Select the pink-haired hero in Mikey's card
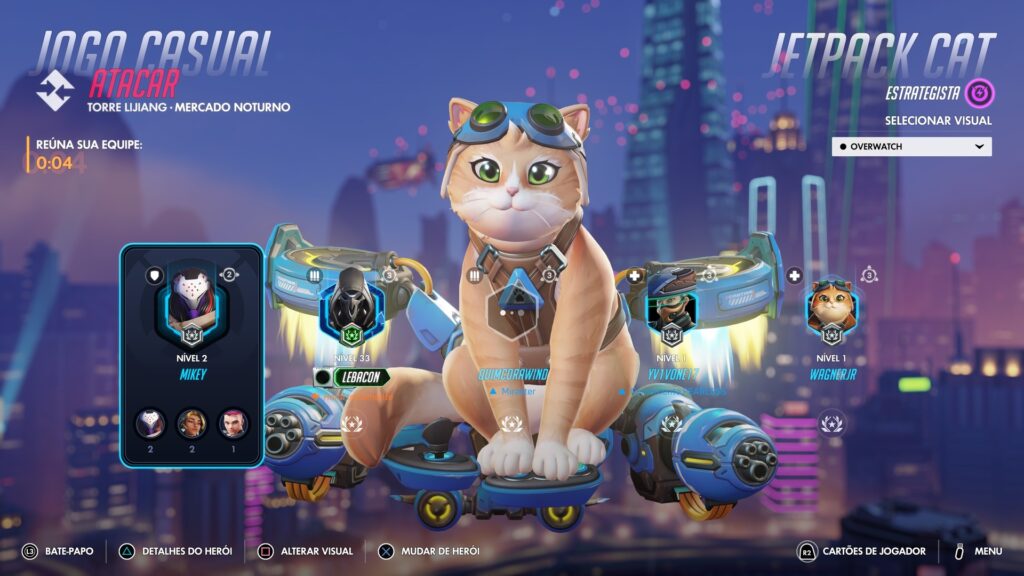Viewport: 1024px width, 576px height. [234, 423]
